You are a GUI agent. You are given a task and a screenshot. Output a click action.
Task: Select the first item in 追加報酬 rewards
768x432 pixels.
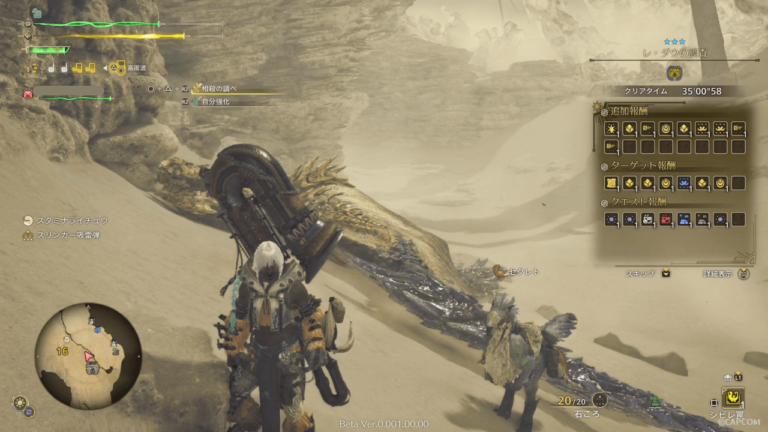612,128
